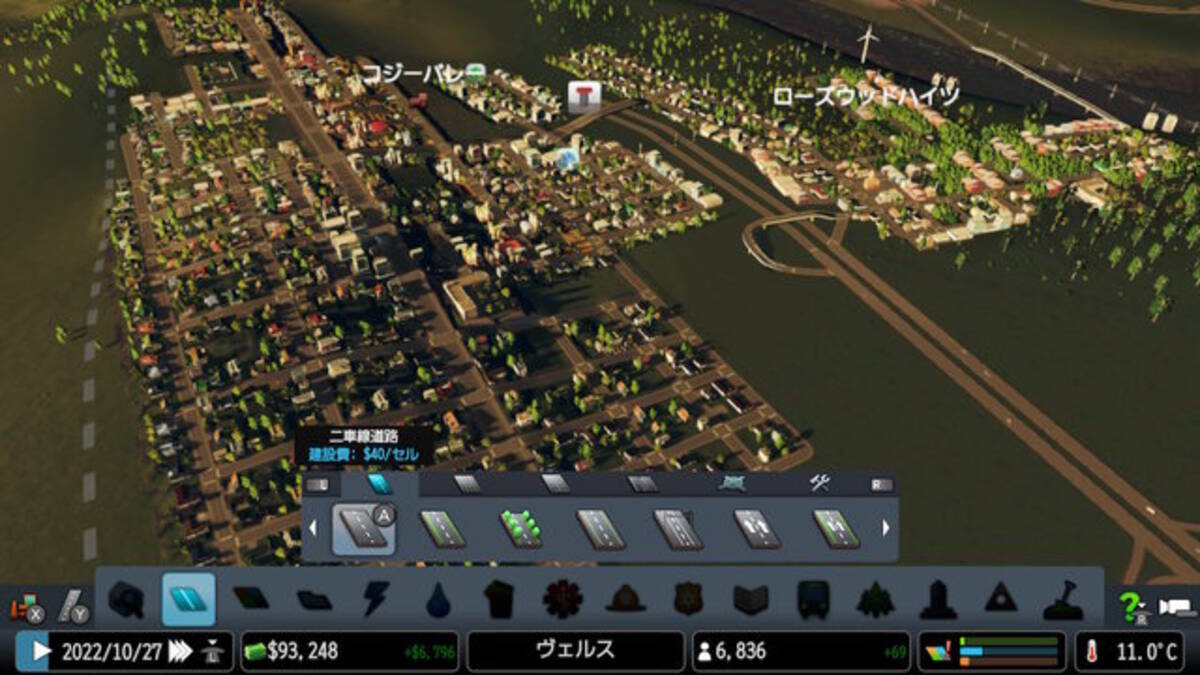The height and width of the screenshot is (675, 1200).
Task: Toggle the play/pause simulation button
Action: pyautogui.click(x=40, y=652)
